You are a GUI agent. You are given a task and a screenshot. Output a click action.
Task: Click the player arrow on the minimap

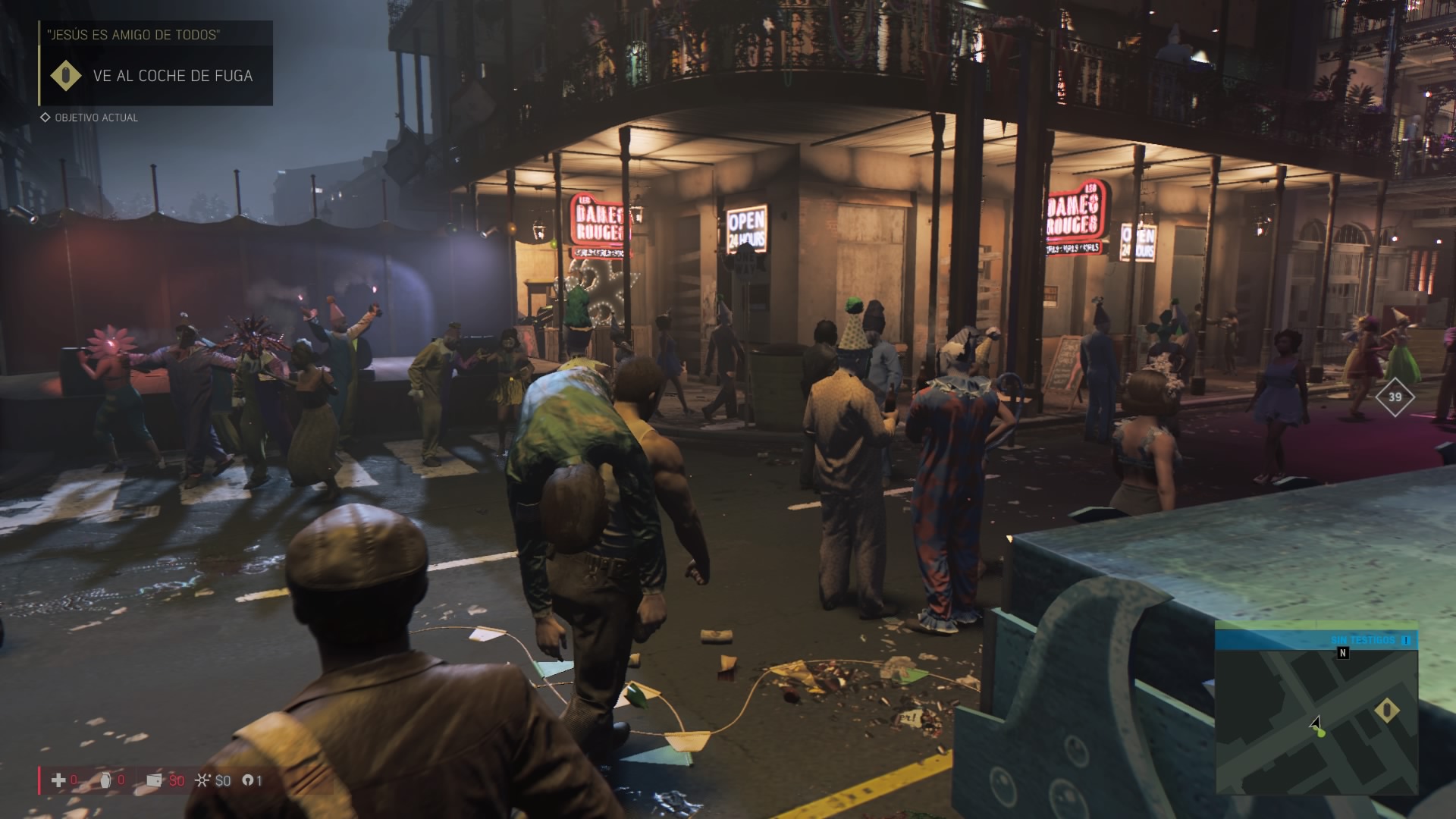(1316, 723)
